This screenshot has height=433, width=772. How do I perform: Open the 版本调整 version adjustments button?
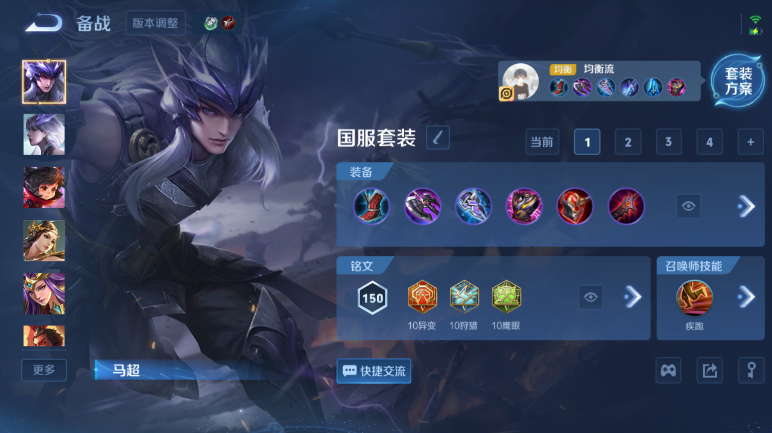(x=156, y=22)
